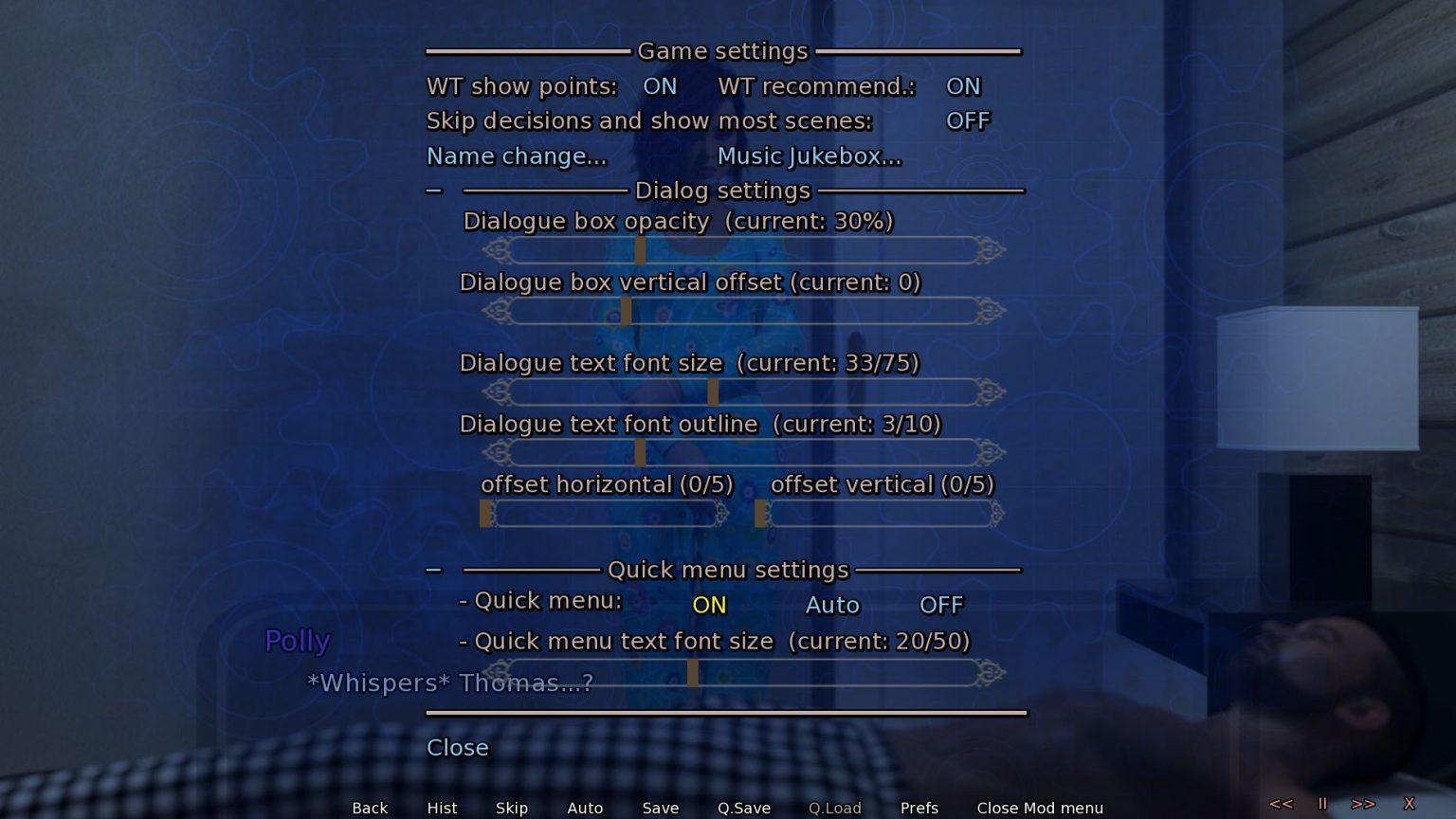
Task: Set the Dialogue text font outline slider
Action: pos(743,453)
